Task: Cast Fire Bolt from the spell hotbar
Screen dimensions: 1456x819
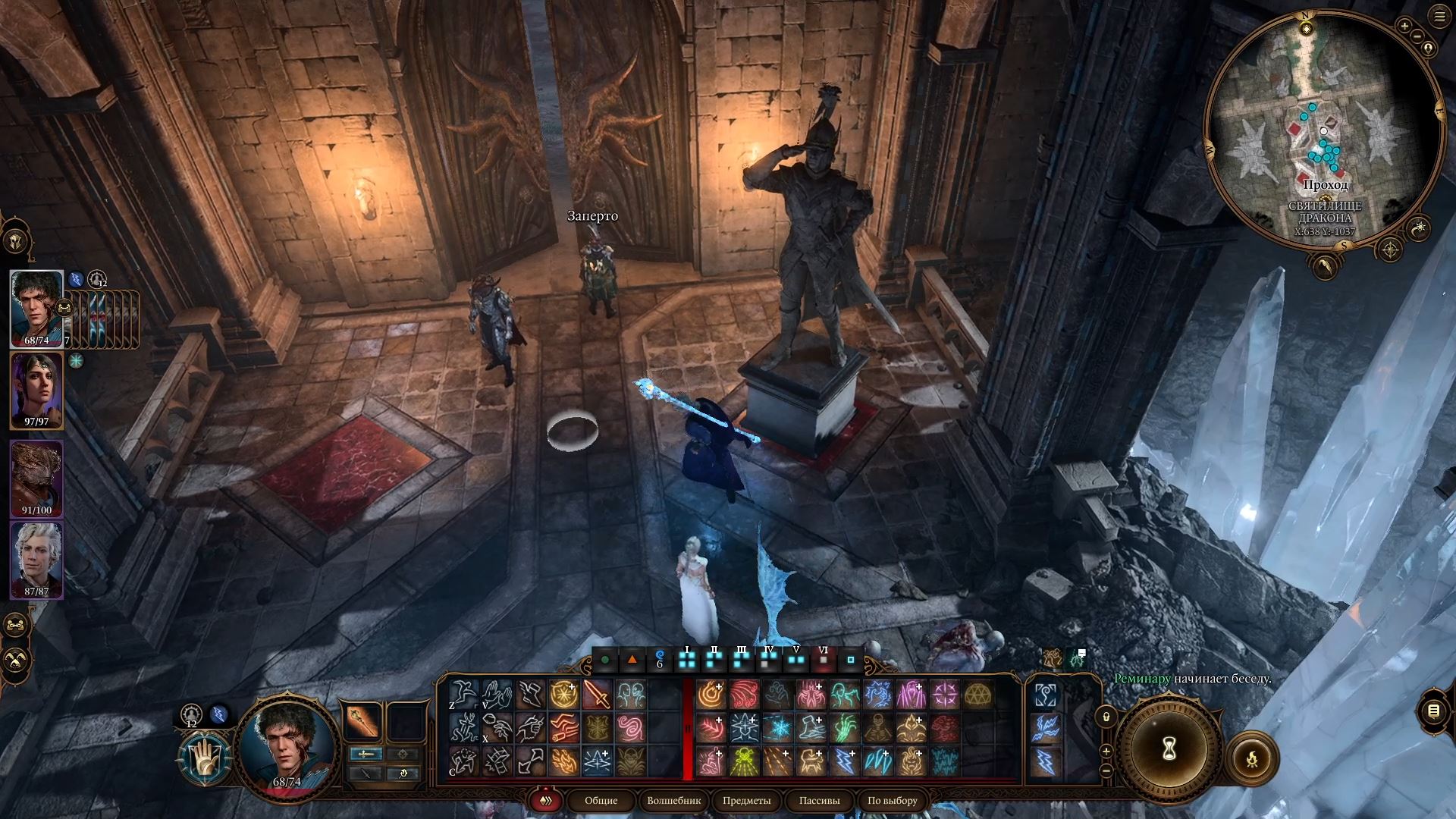Action: coord(711,695)
